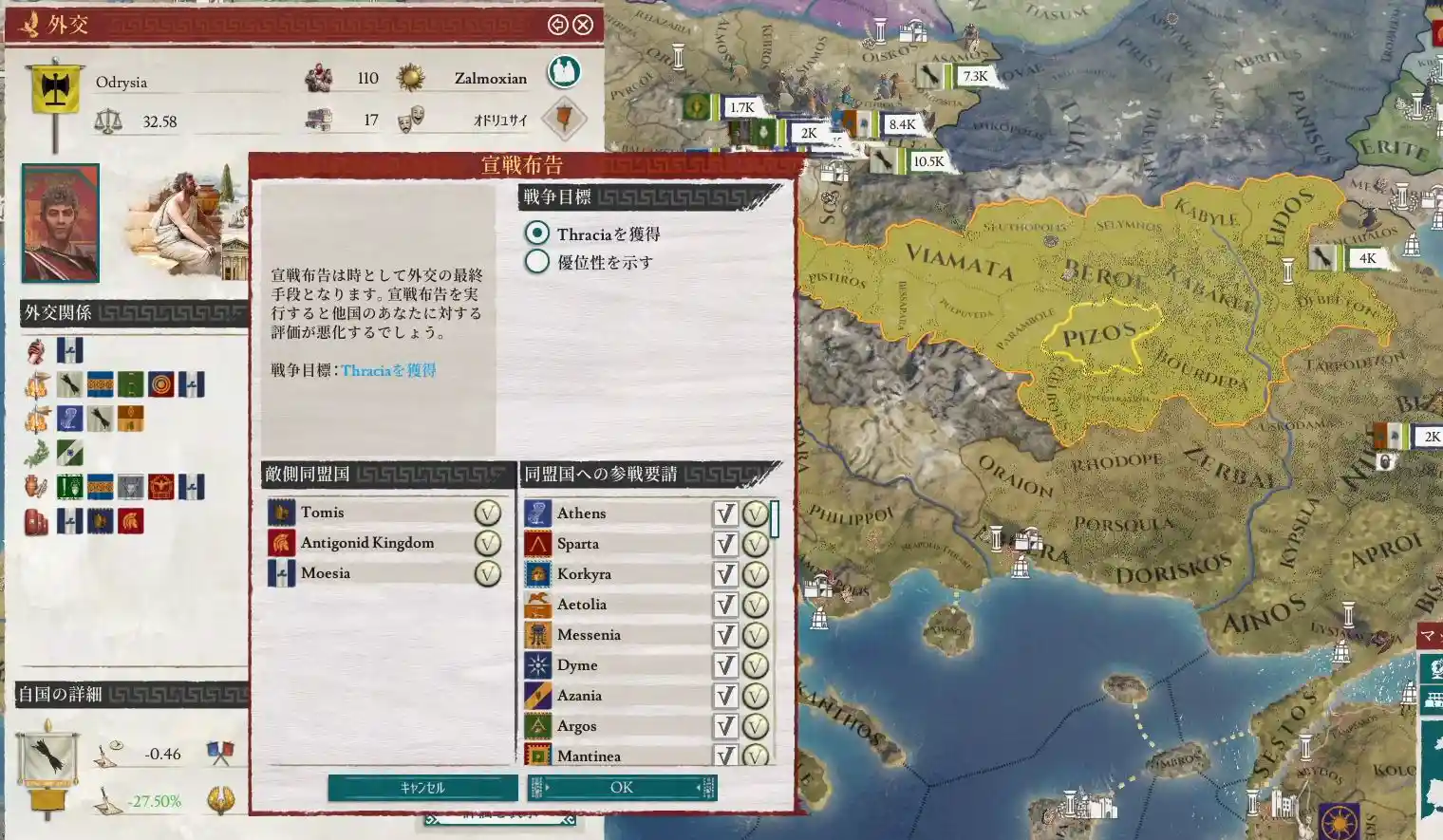Open the Zalmoxian religion sun icon
The width and height of the screenshot is (1443, 840).
[411, 77]
